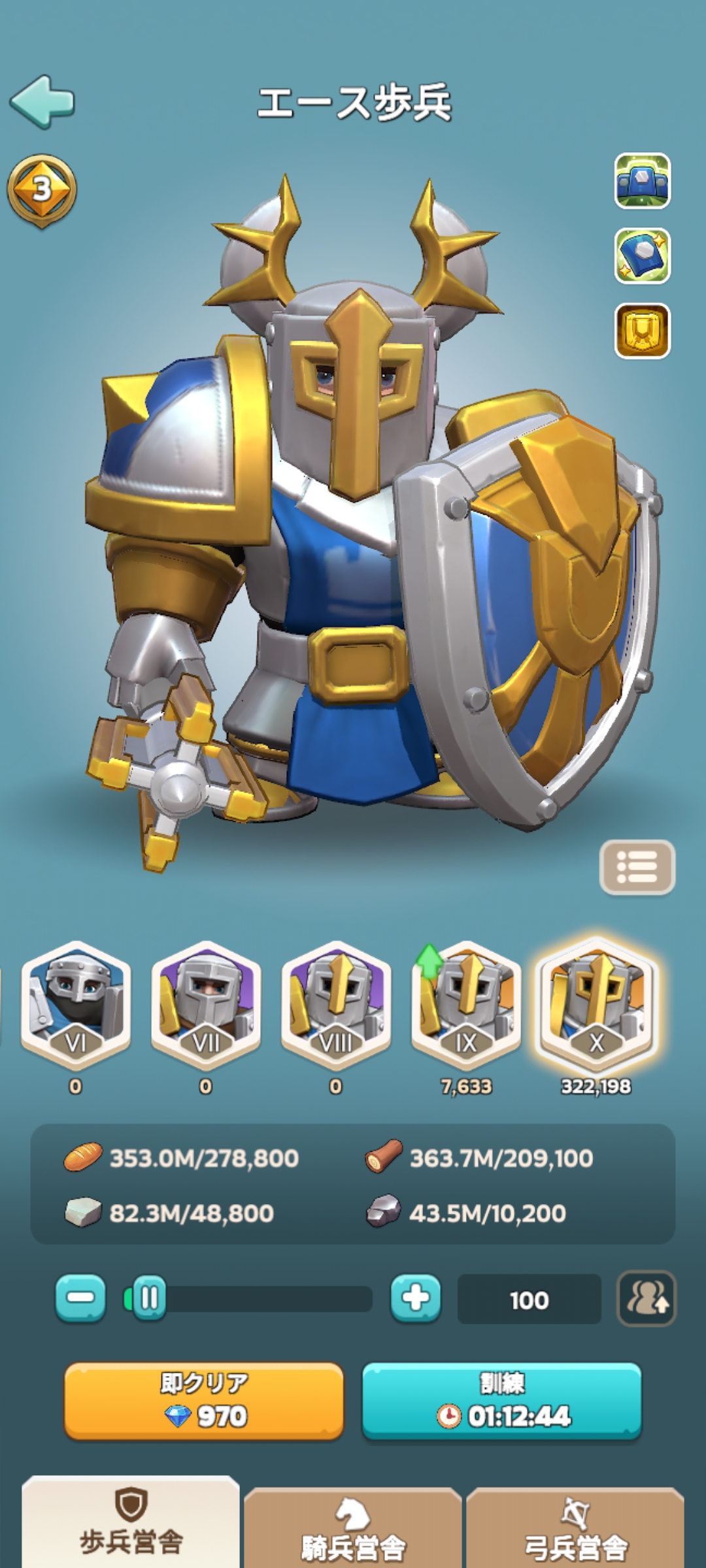Open the sparkling blue tome icon

[x=642, y=255]
